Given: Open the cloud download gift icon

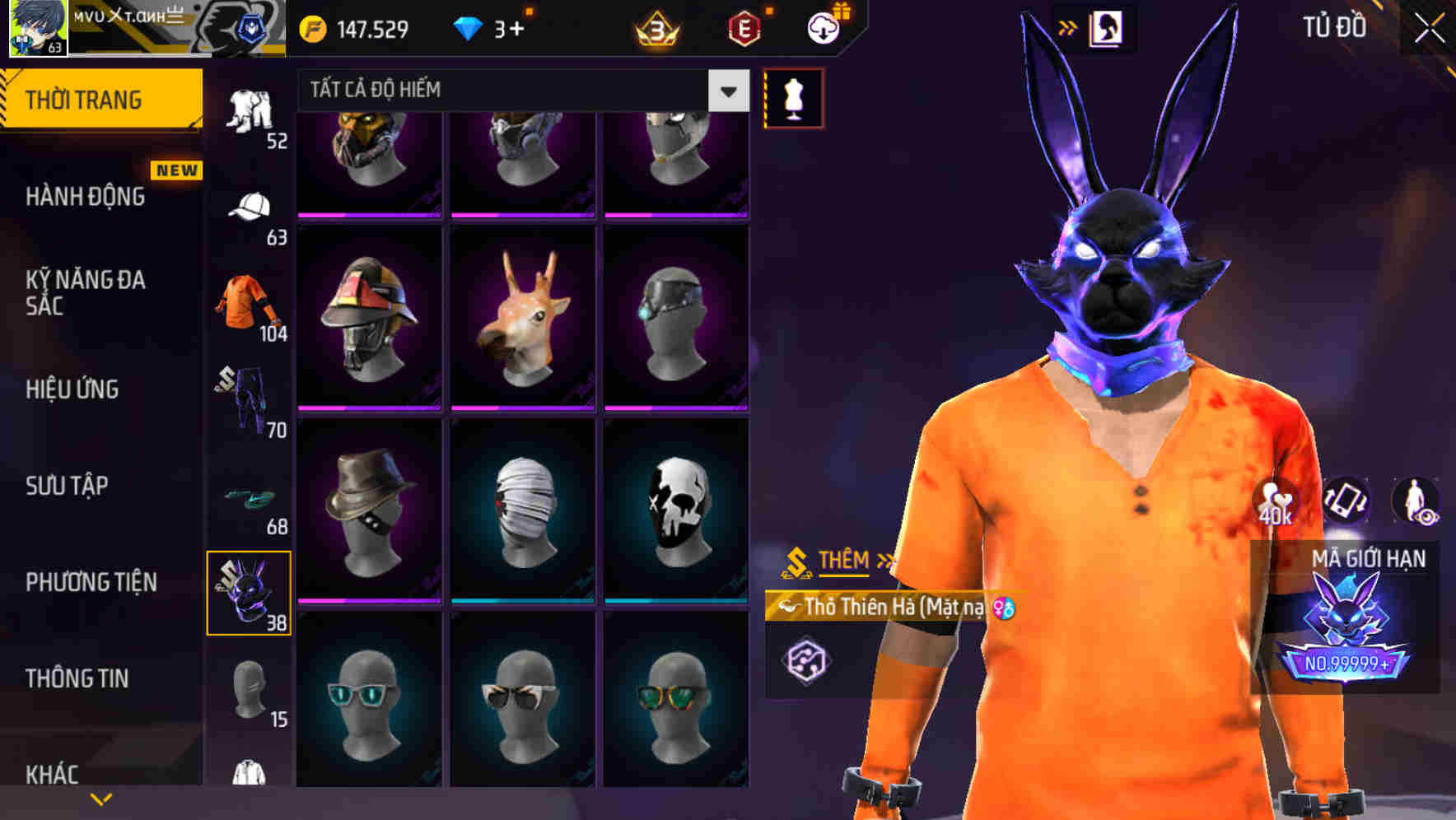Looking at the screenshot, I should click(826, 27).
